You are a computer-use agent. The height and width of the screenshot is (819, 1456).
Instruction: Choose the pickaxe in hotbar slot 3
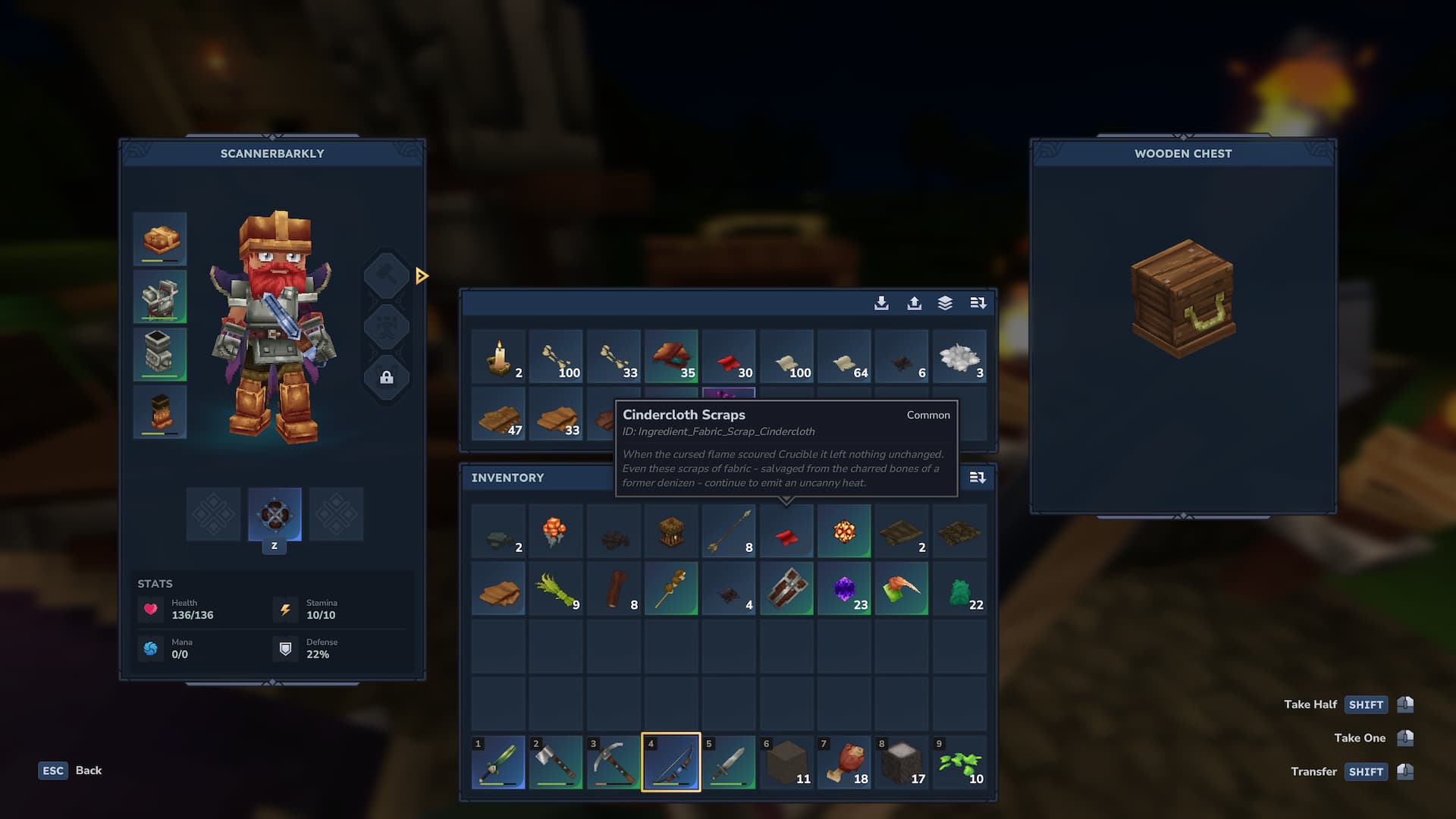[x=613, y=762]
